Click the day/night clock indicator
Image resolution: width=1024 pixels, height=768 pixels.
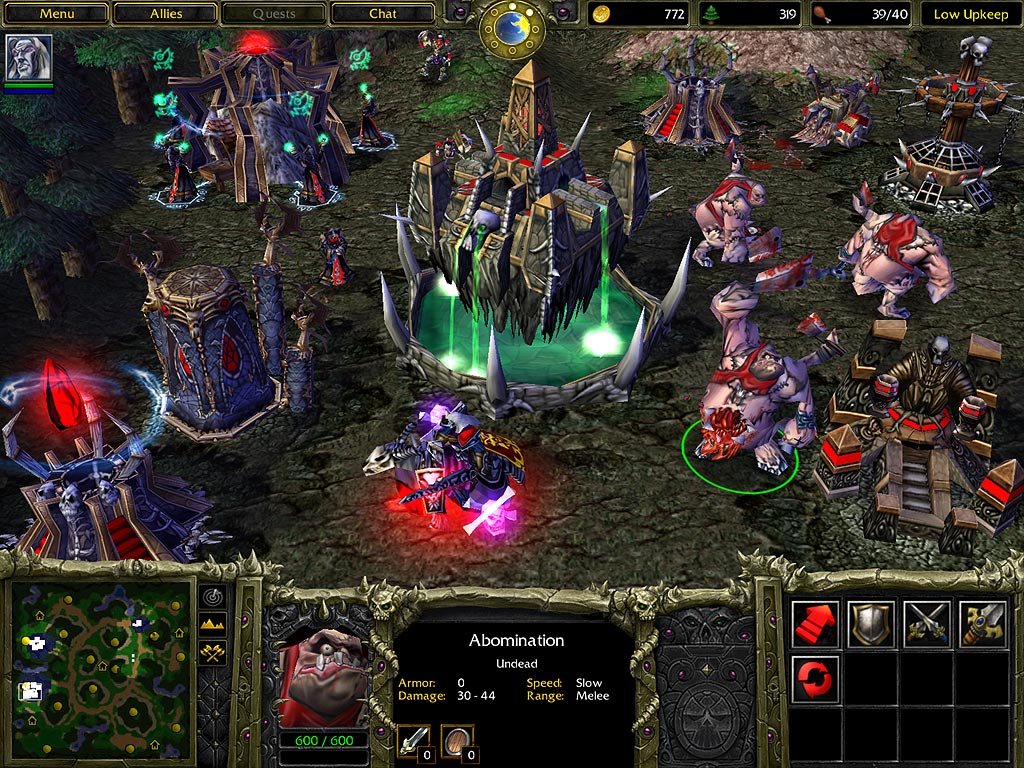[511, 28]
